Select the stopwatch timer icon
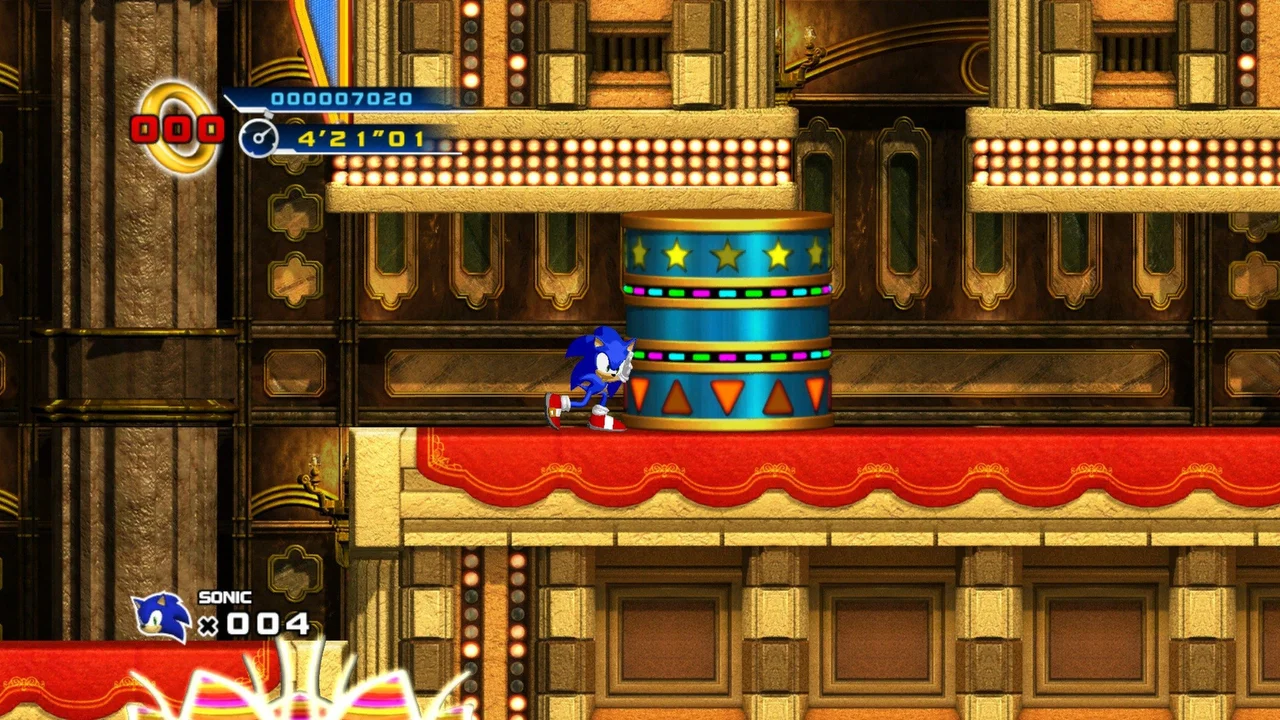 point(260,137)
